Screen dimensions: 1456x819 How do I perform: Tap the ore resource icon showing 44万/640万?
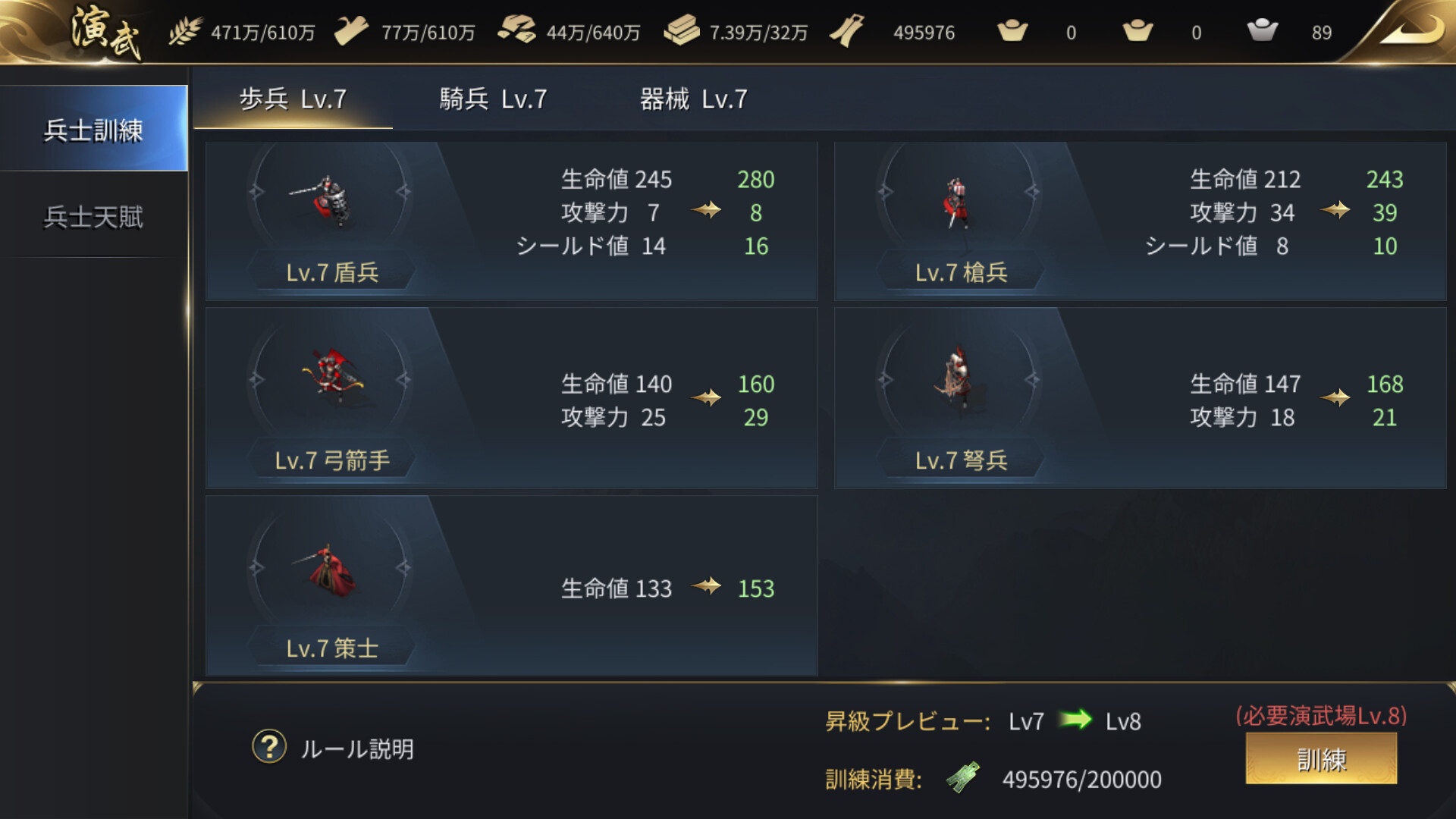[x=519, y=32]
